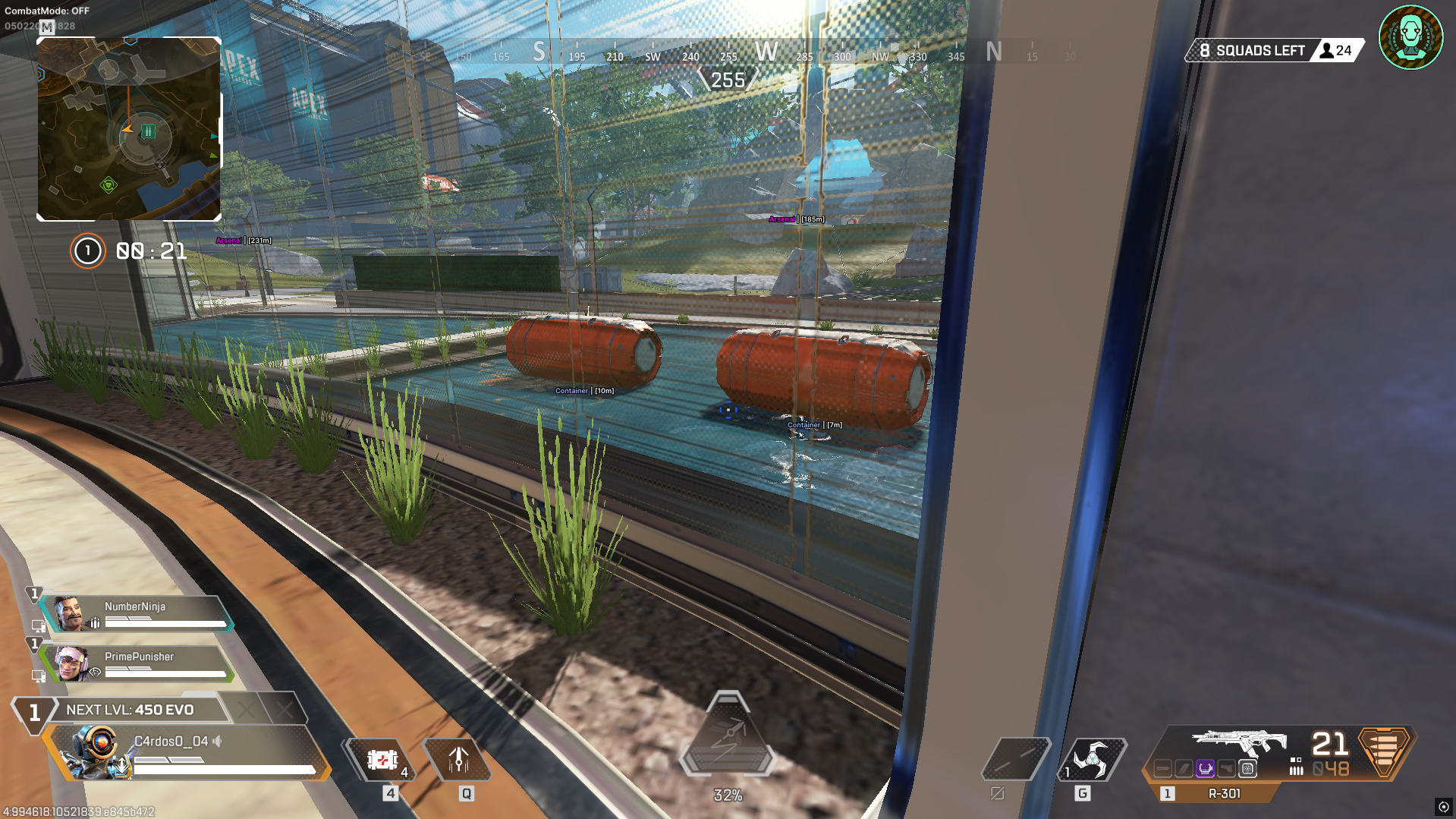The width and height of the screenshot is (1456, 819).
Task: Click the hop-up attachment icon under R-301
Action: point(1205,769)
